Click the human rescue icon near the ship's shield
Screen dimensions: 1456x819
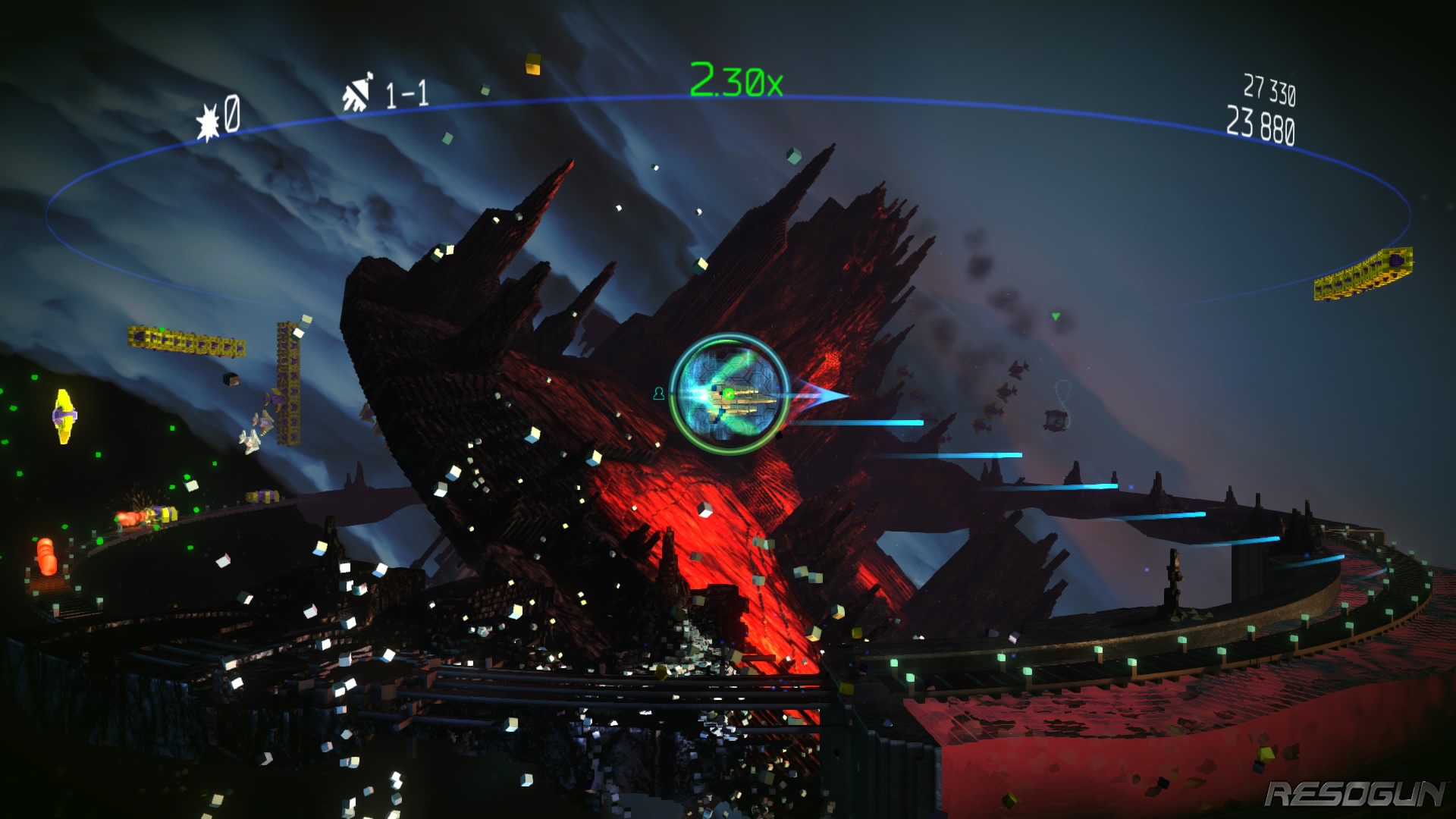coord(659,394)
